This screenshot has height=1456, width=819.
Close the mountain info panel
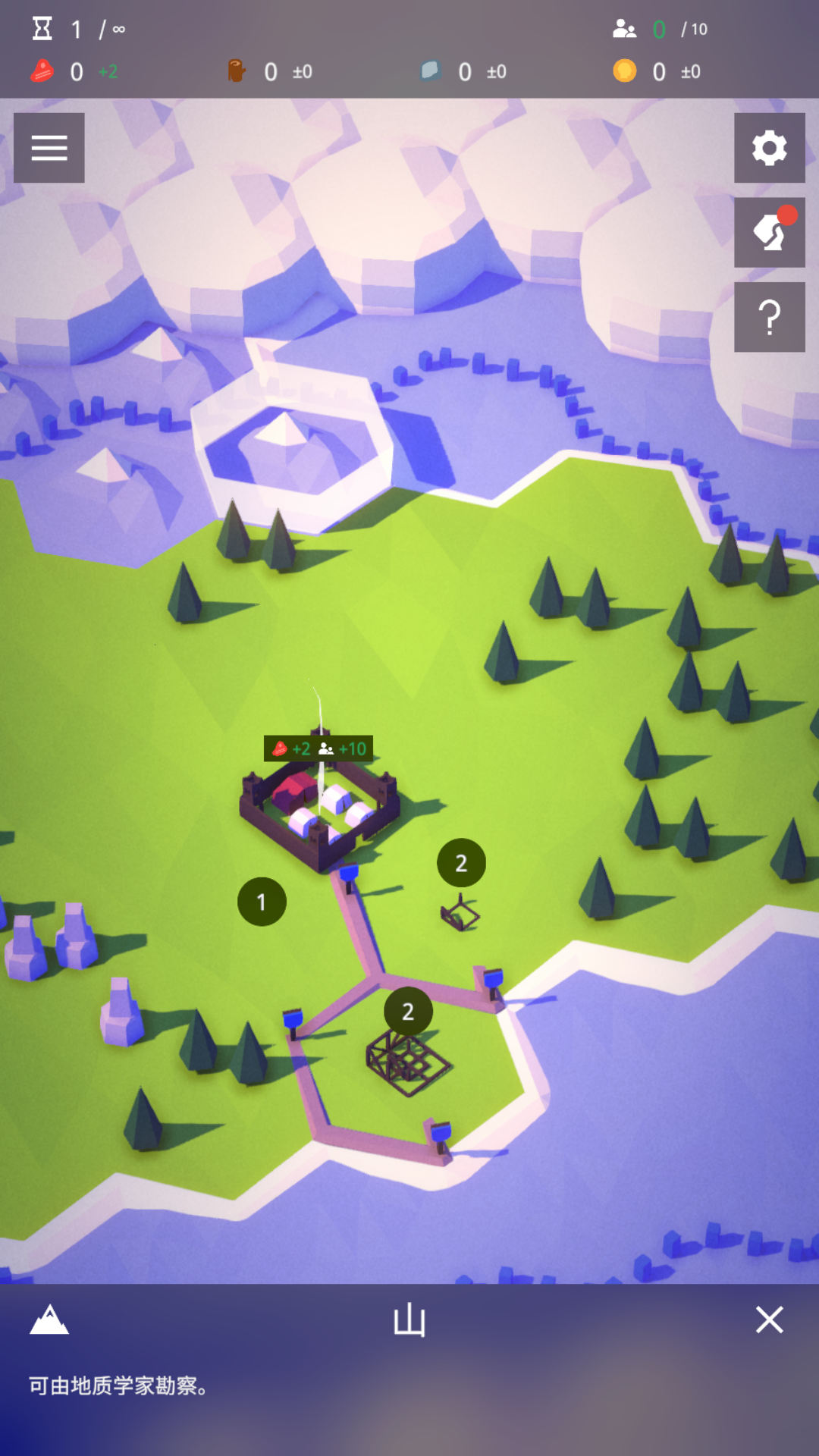pos(769,1320)
